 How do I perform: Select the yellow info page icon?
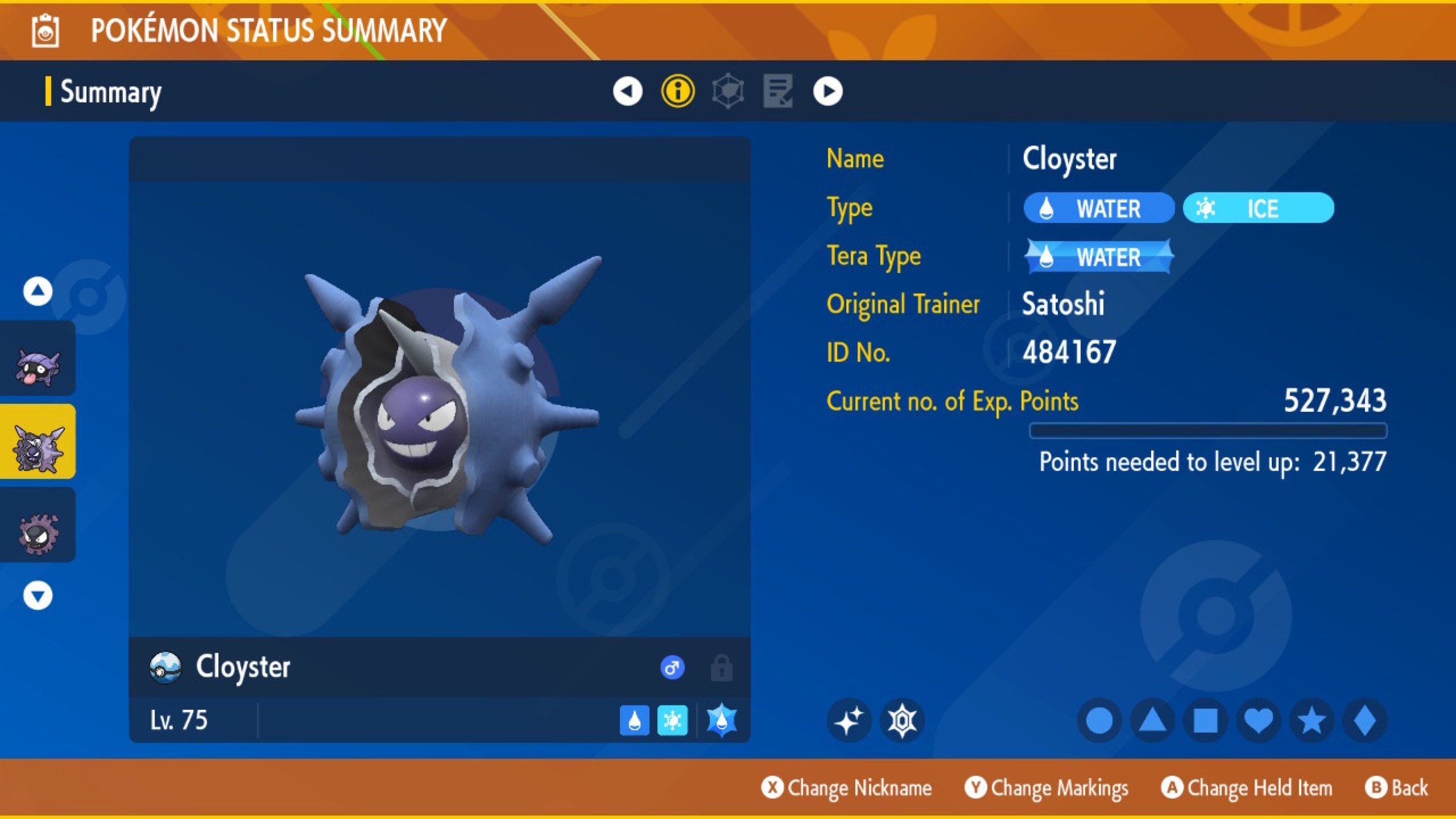(x=678, y=92)
